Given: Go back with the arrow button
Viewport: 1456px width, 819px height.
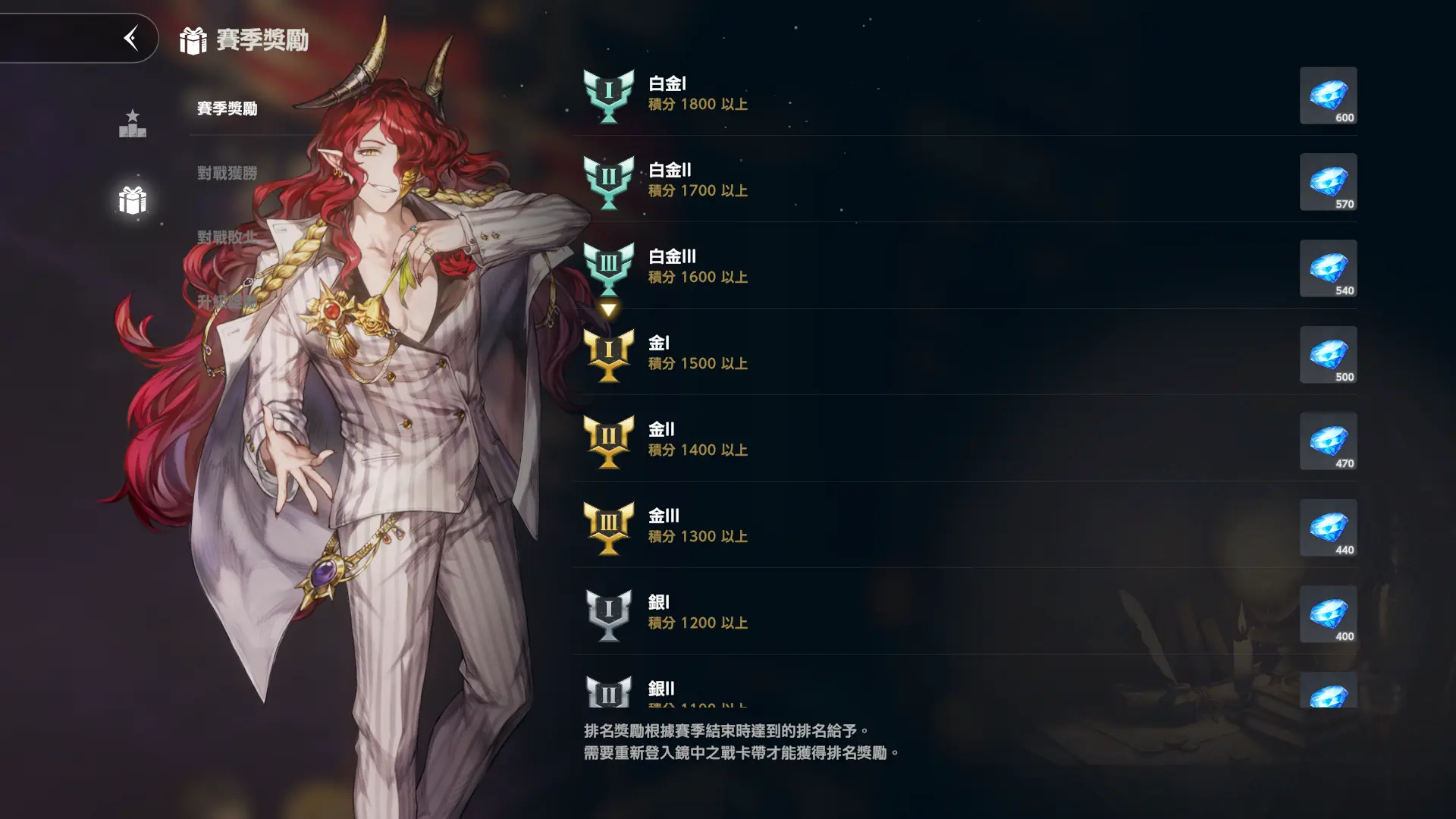Looking at the screenshot, I should (130, 38).
